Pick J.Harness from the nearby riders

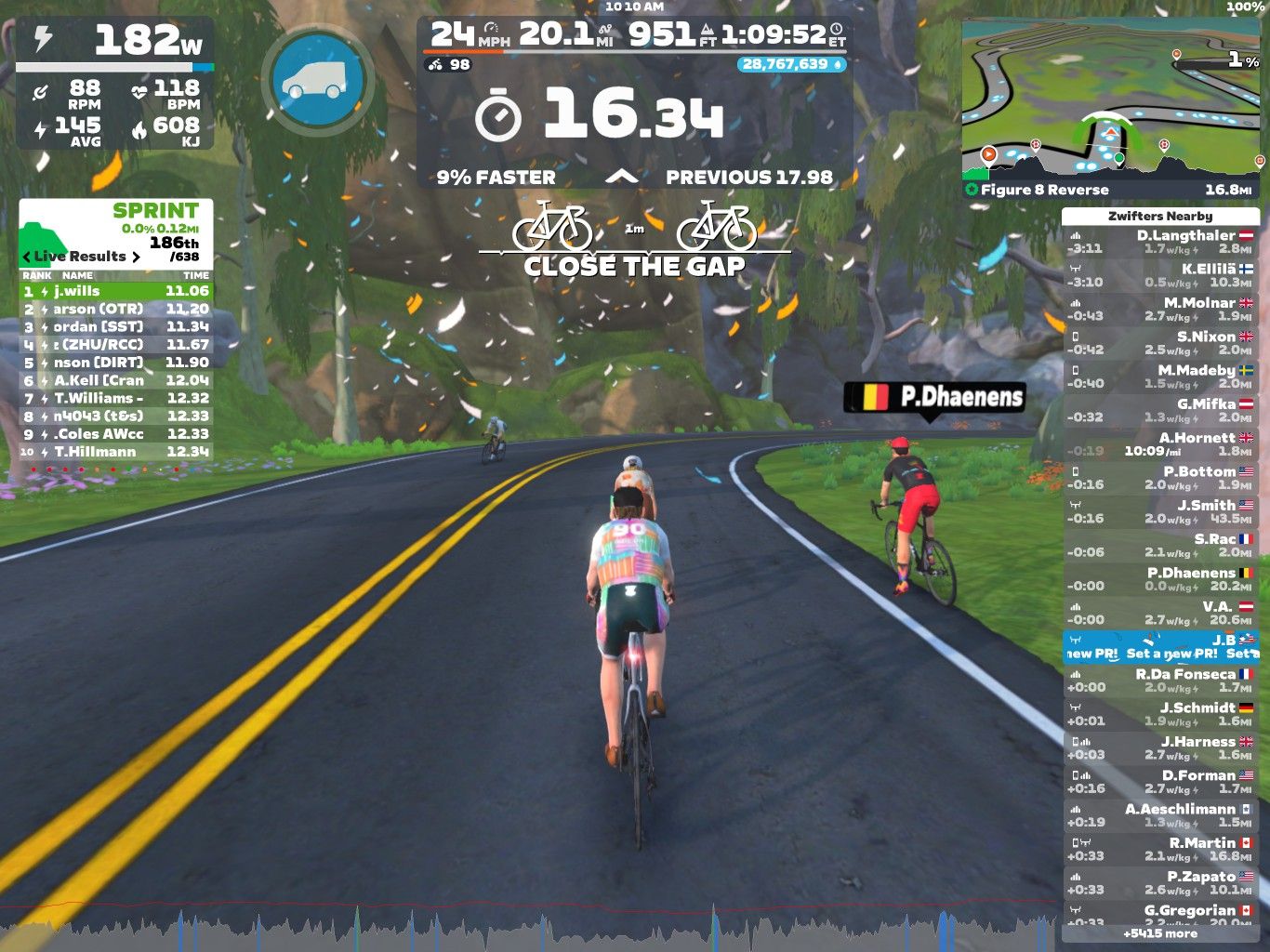pyautogui.click(x=1160, y=748)
